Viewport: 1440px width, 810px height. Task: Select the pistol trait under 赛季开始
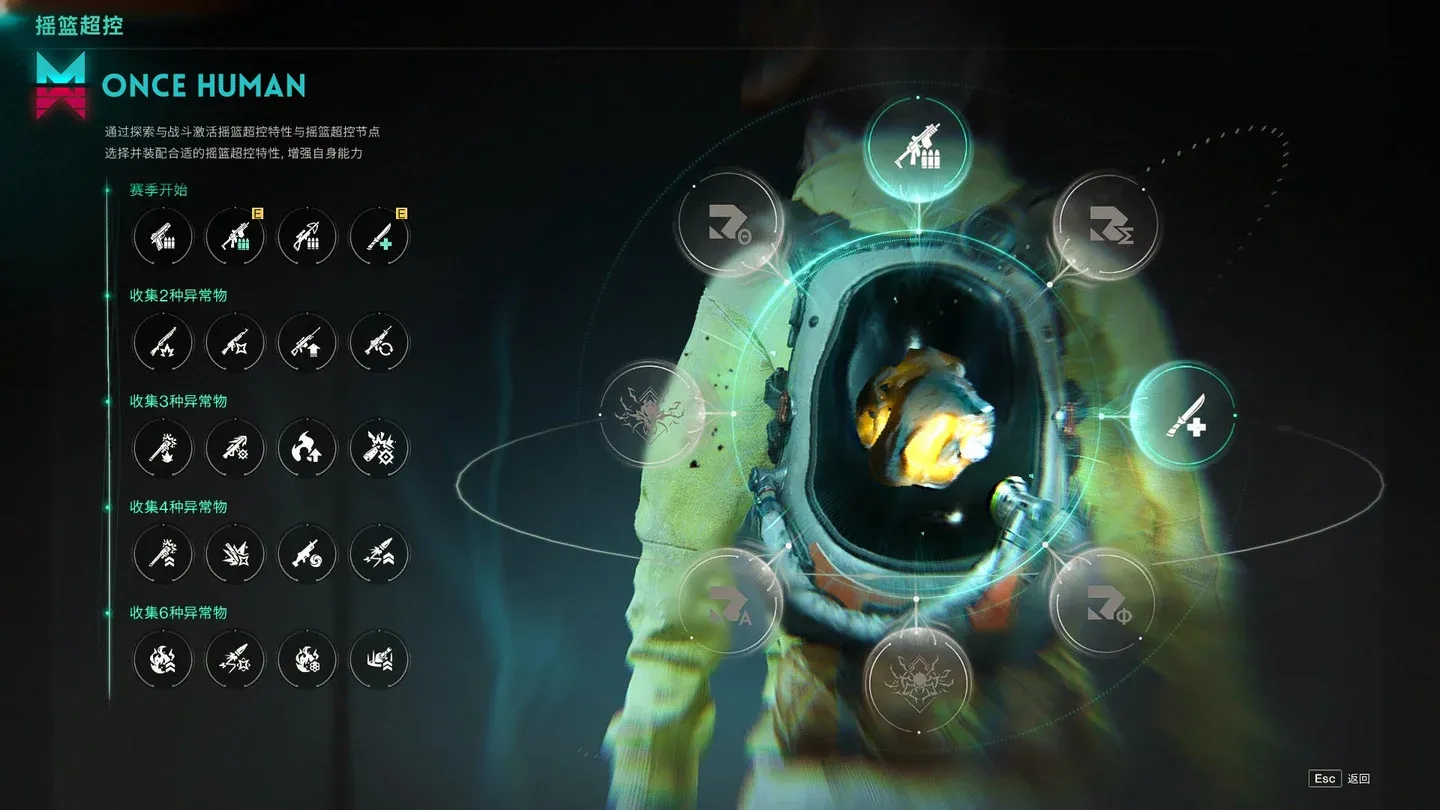(163, 237)
